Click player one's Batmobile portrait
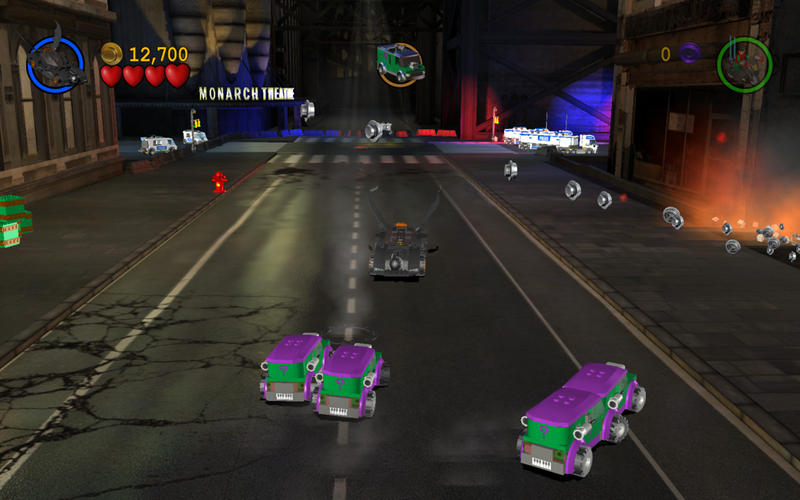800x500 pixels. 56,63
